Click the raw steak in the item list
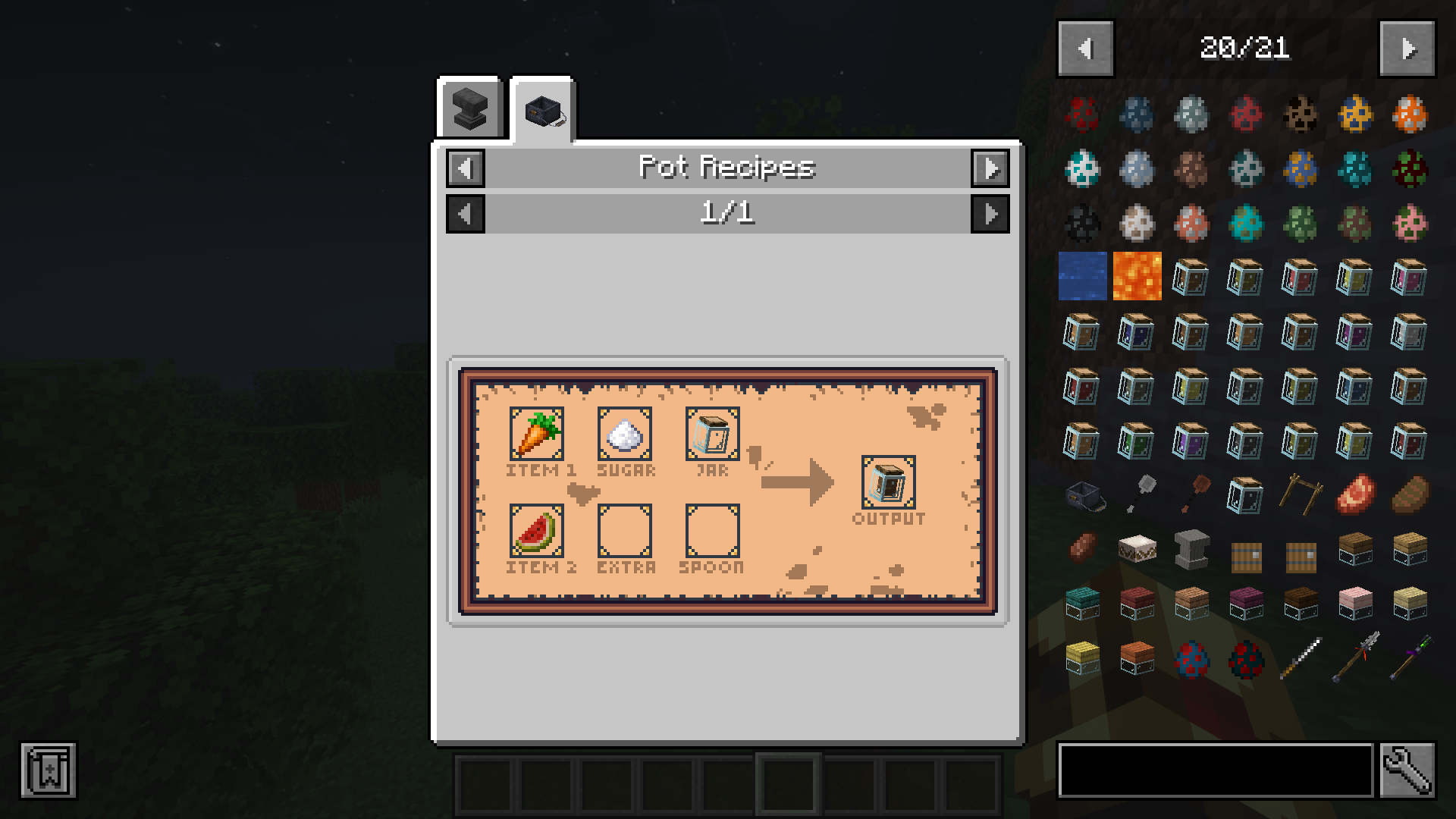The height and width of the screenshot is (819, 1456). pyautogui.click(x=1354, y=493)
